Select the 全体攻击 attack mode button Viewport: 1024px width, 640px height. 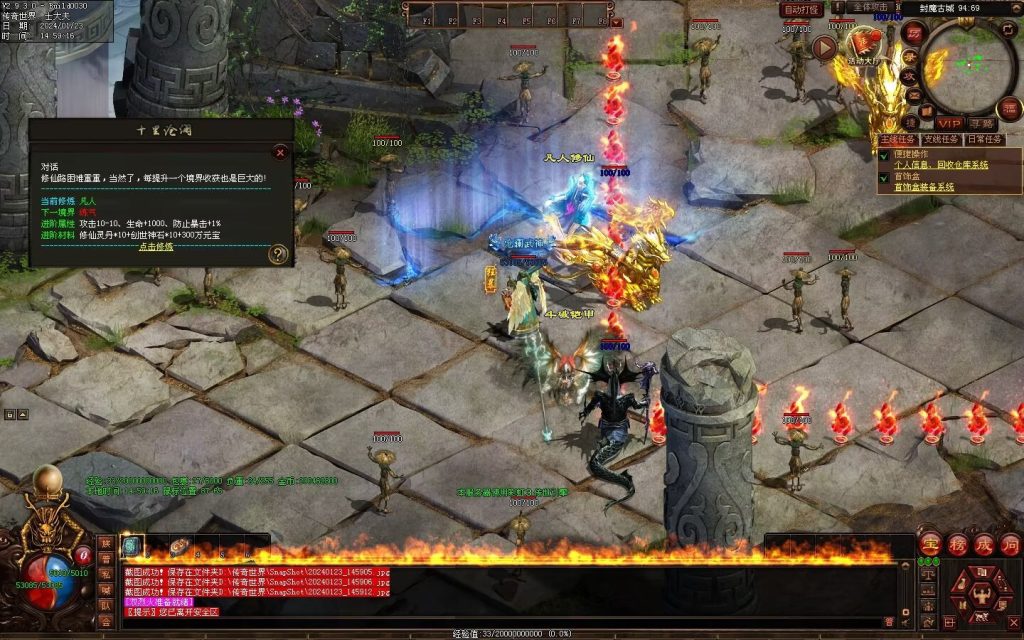[x=872, y=8]
